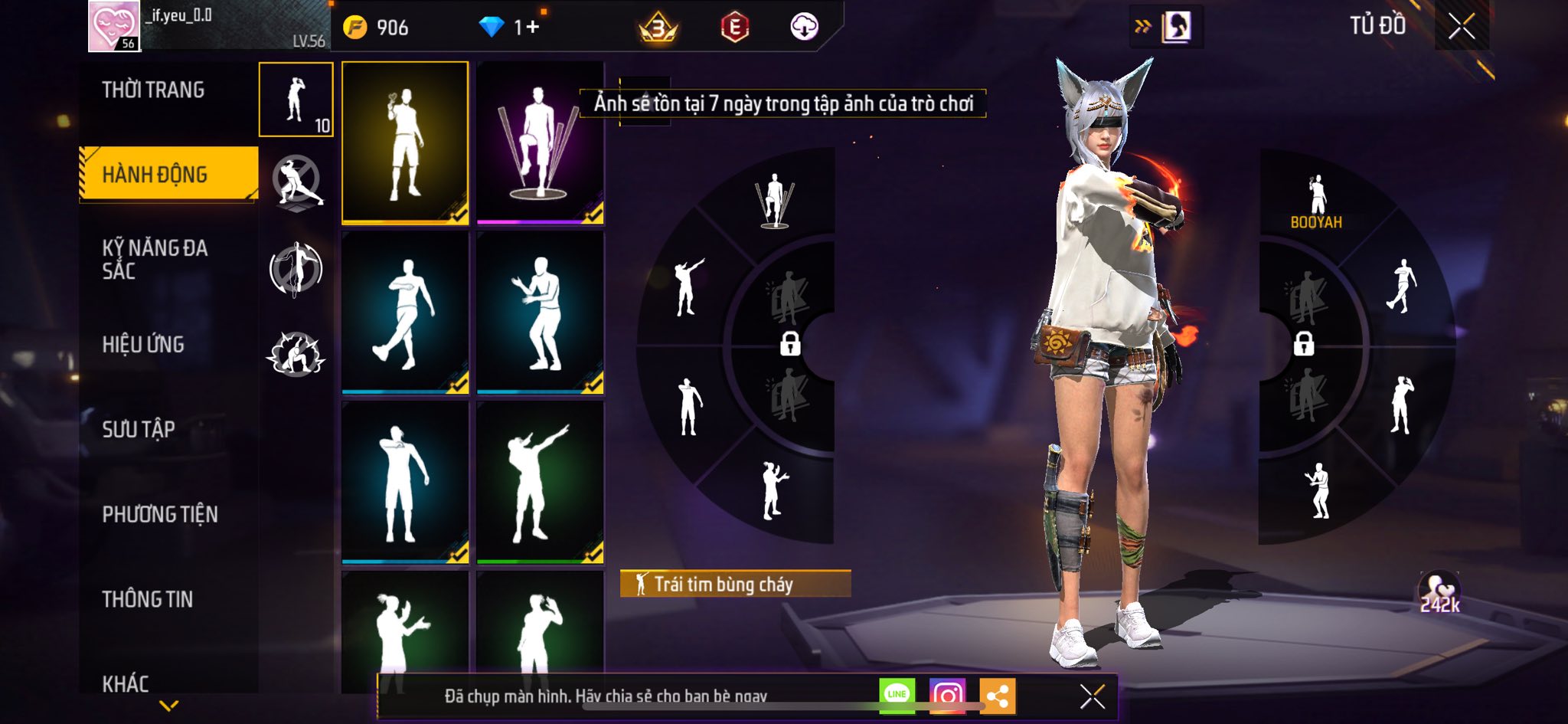Close the Tủ Đồ wardrobe screen
Image resolution: width=1568 pixels, height=724 pixels.
click(x=1462, y=27)
